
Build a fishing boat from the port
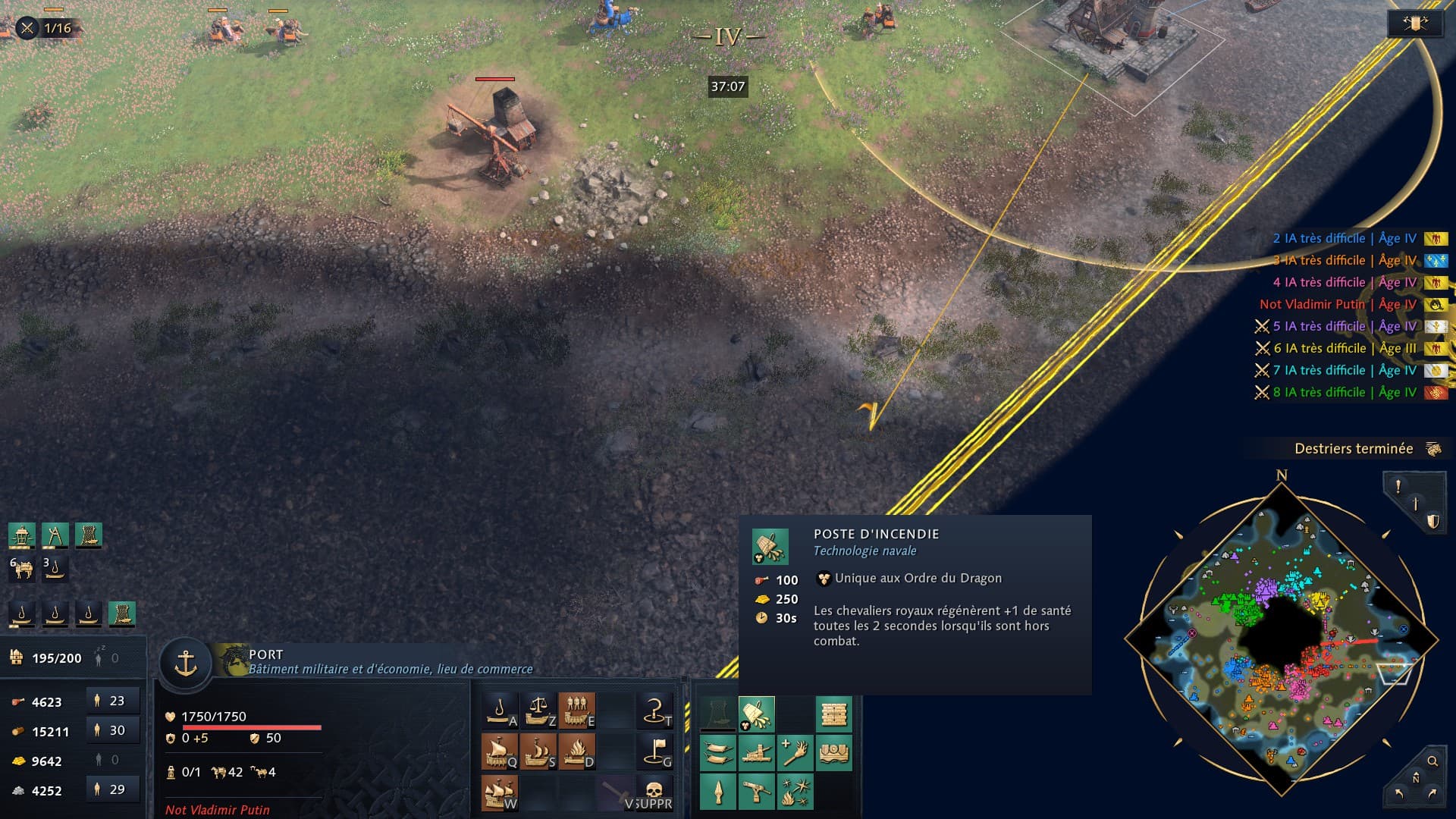click(500, 711)
